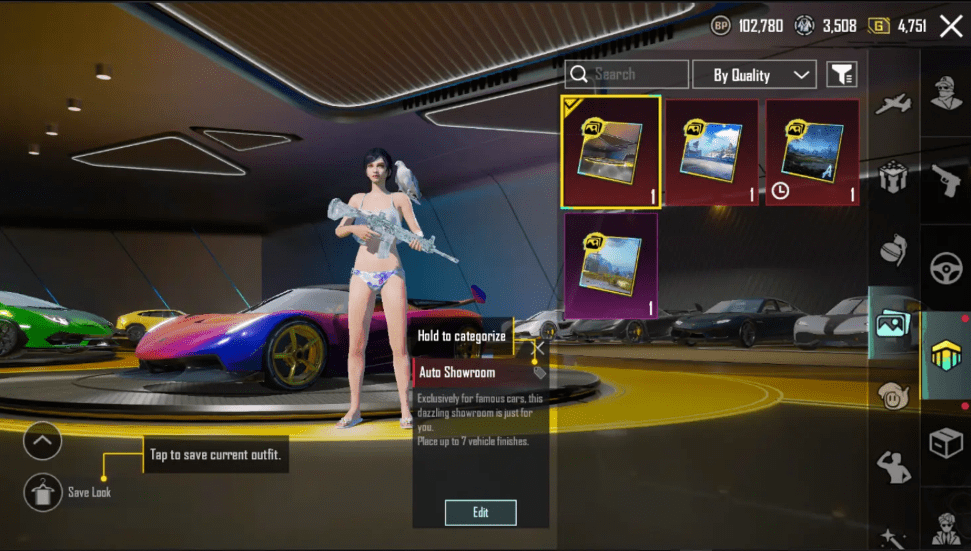971x551 pixels.
Task: Expand the up-arrow circle button
Action: (42, 440)
